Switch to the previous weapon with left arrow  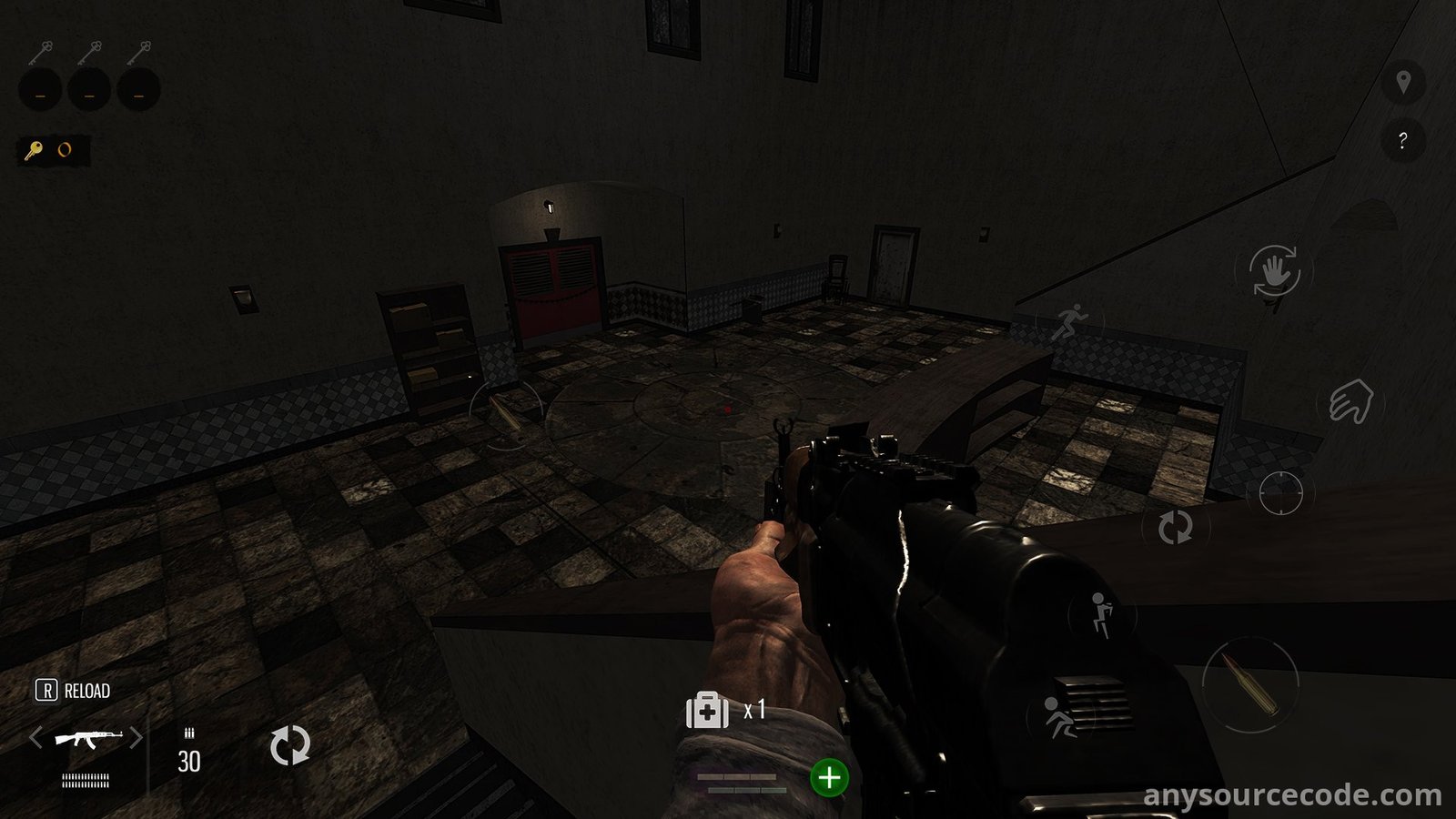point(35,737)
